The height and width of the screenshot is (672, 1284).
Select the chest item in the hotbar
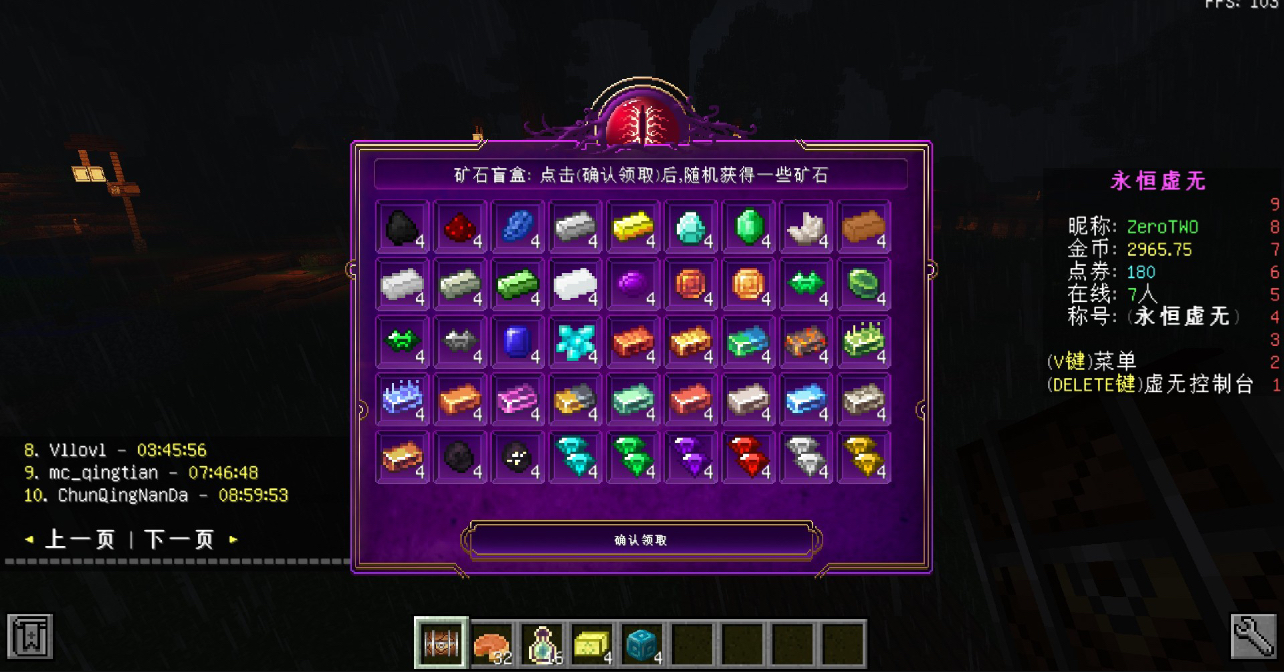[439, 642]
